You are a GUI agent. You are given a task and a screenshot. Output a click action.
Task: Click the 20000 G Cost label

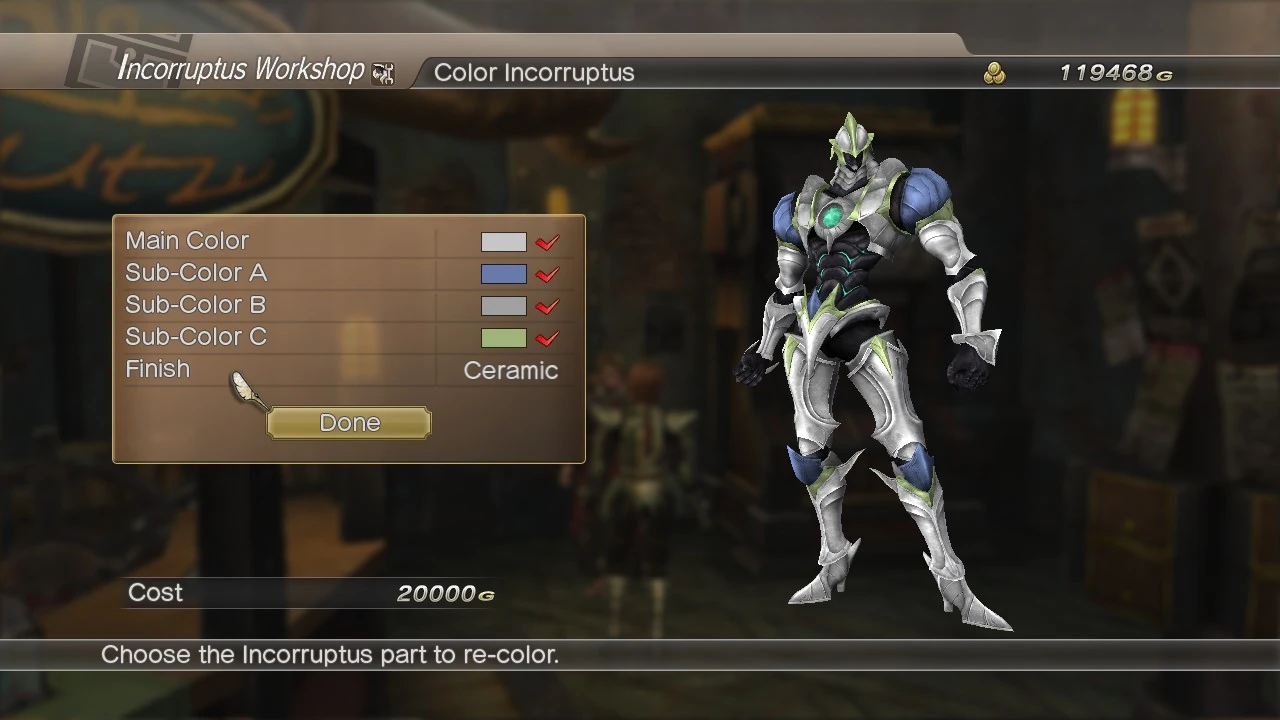pyautogui.click(x=444, y=592)
